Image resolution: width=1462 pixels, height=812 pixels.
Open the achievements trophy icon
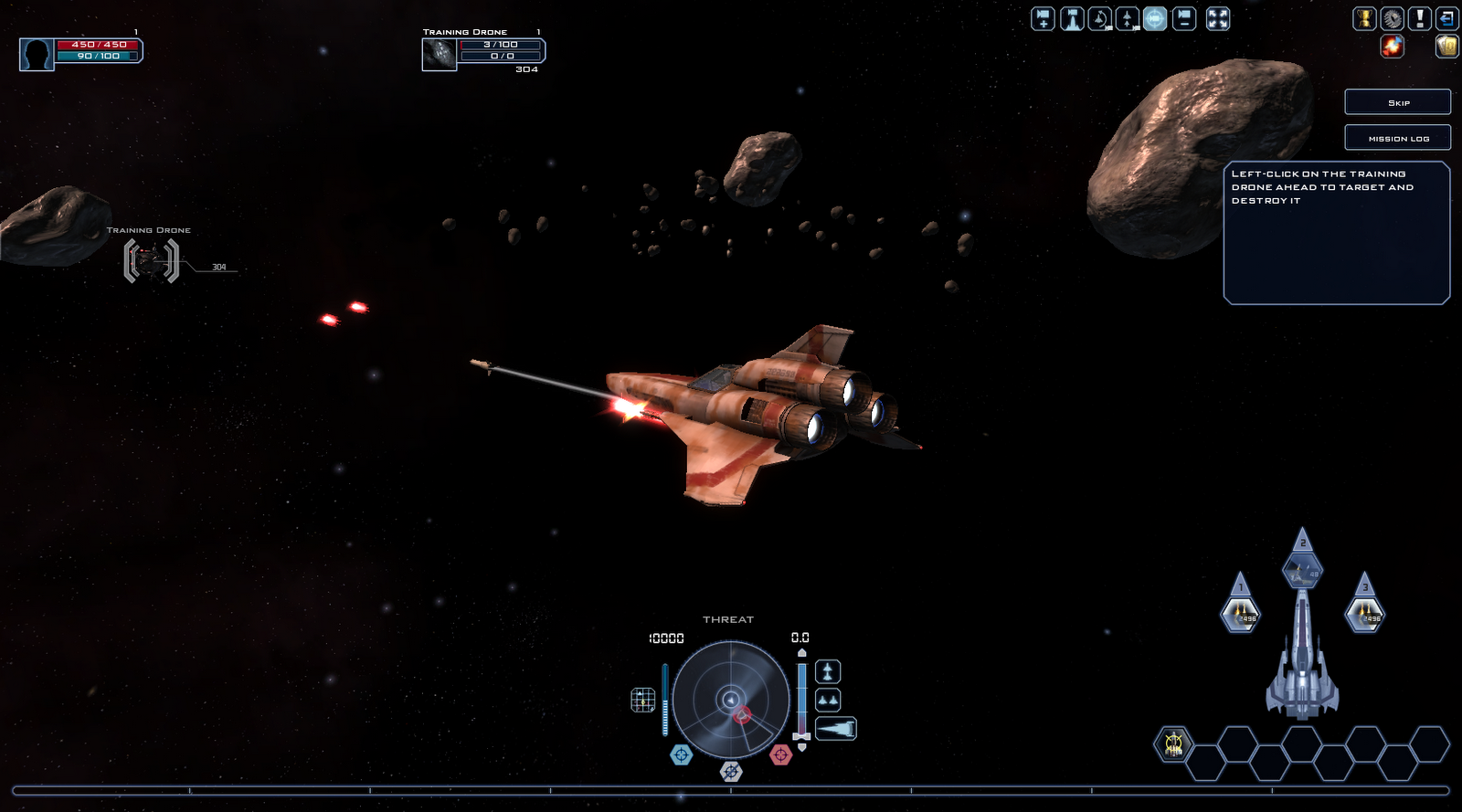click(x=1363, y=18)
